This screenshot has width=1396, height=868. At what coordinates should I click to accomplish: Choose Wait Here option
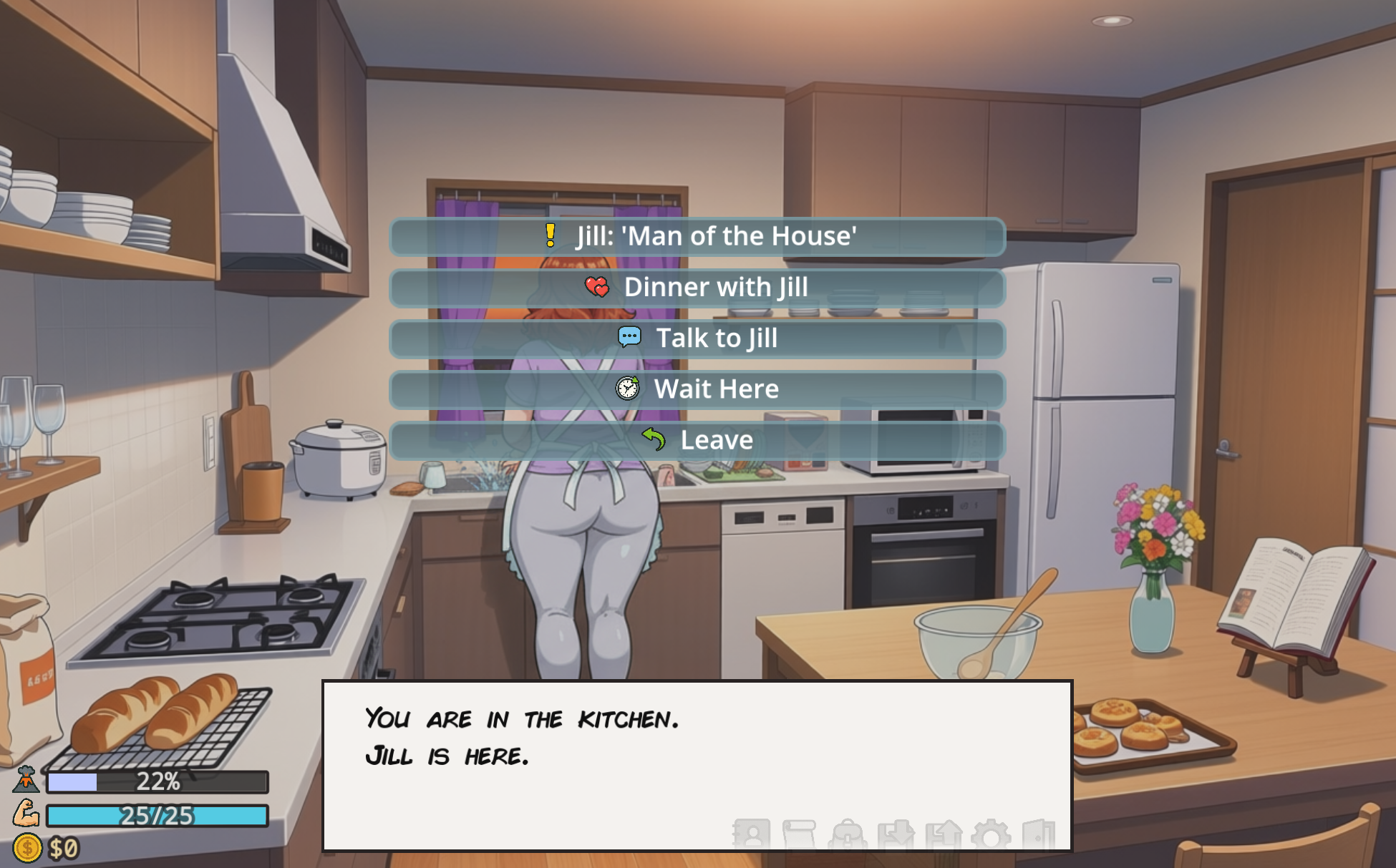coord(698,389)
